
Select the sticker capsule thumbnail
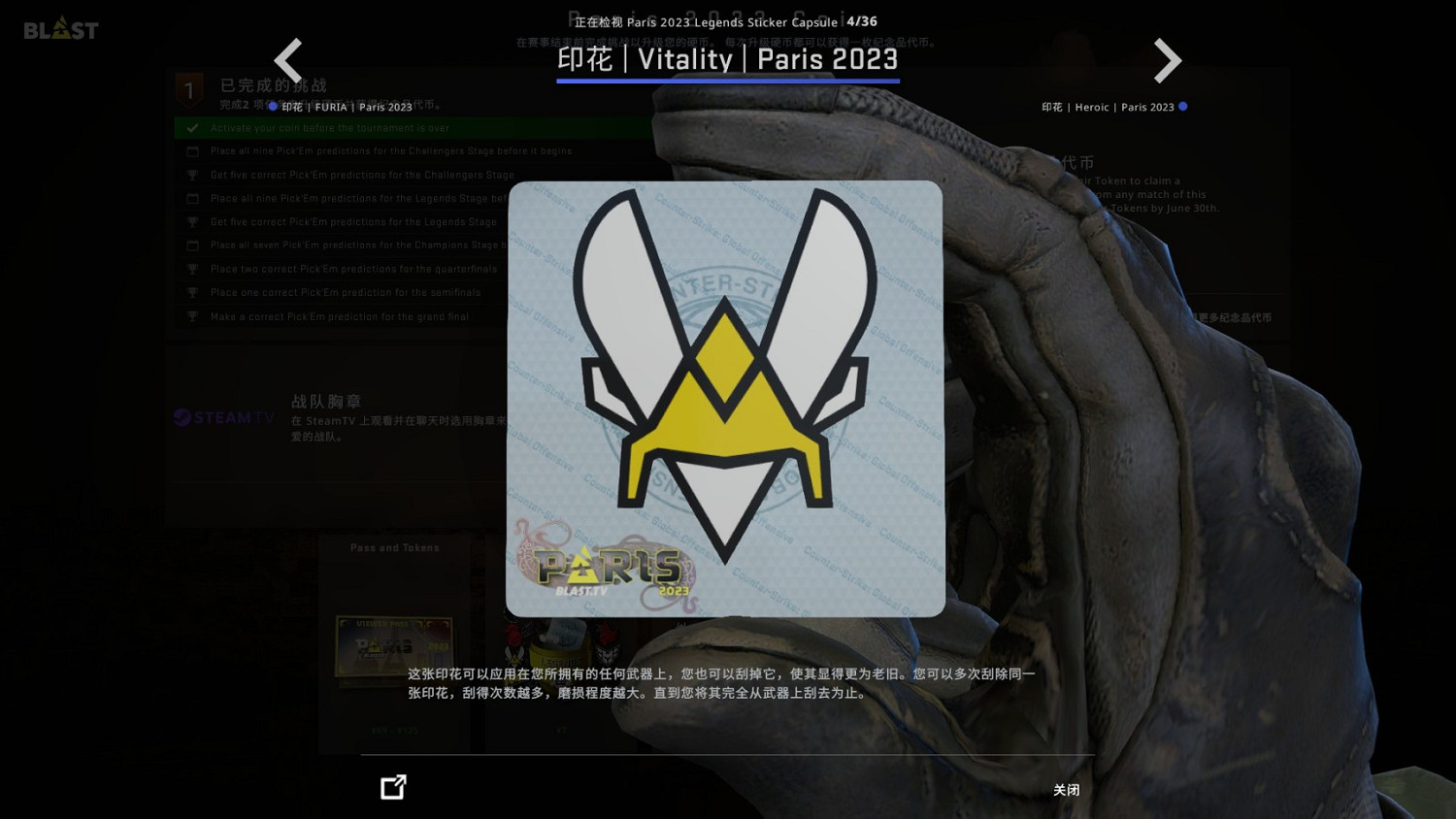click(561, 645)
